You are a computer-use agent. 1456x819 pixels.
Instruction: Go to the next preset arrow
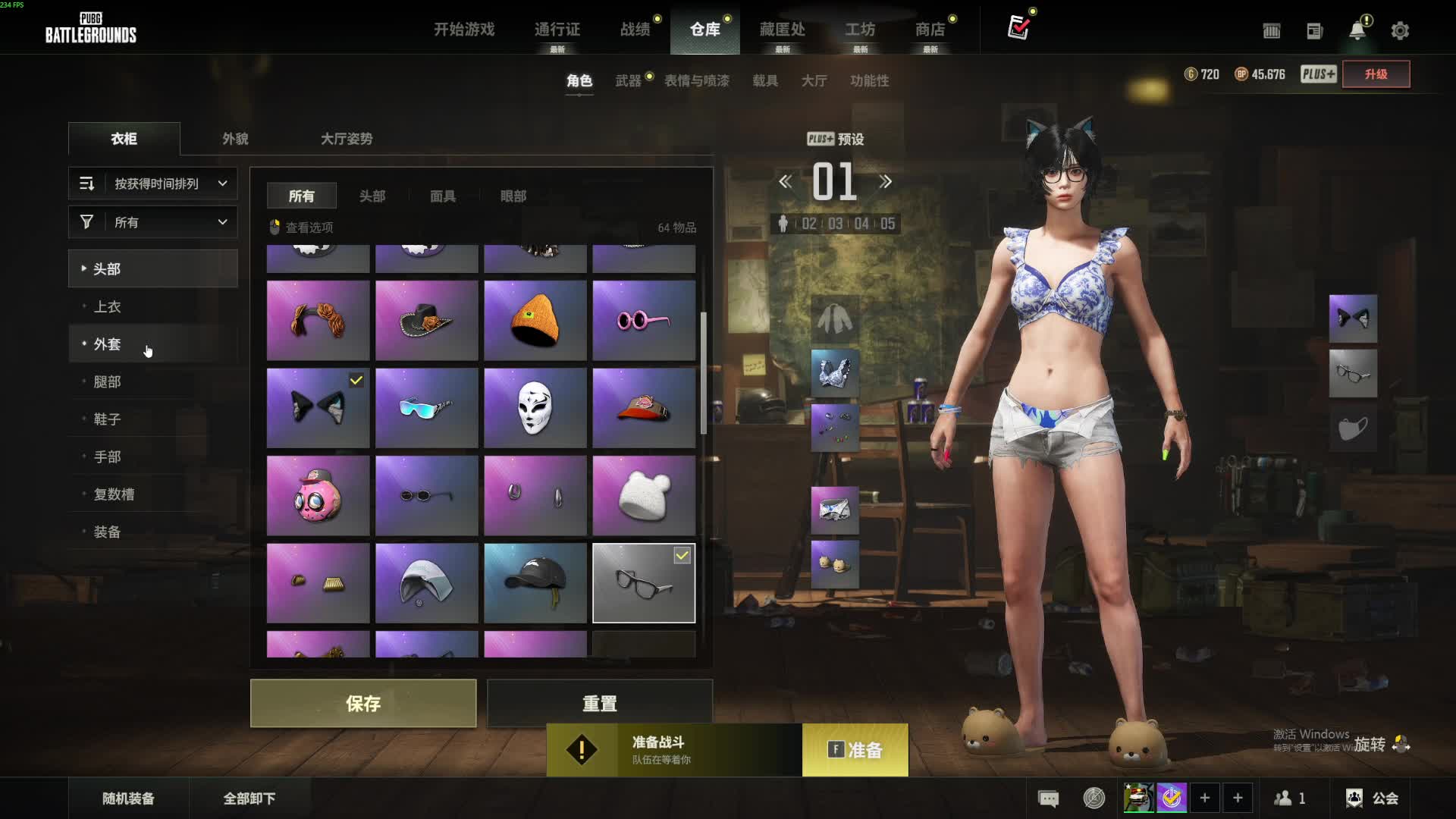point(885,182)
